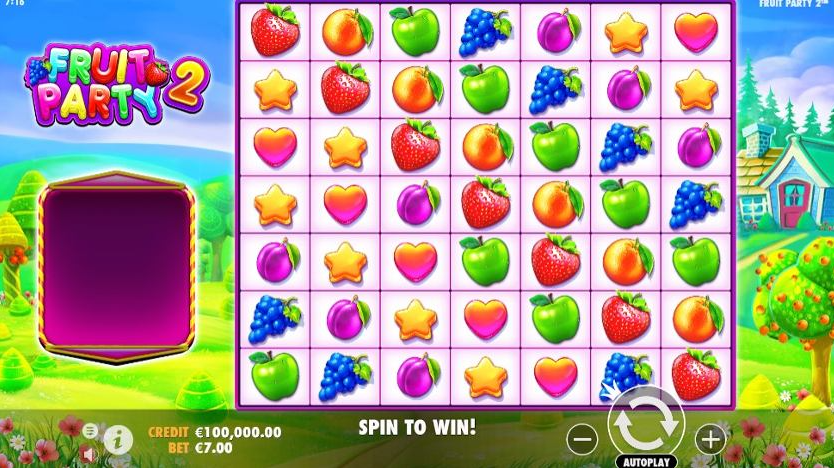Image resolution: width=834 pixels, height=468 pixels.
Task: Toggle sound with the speaker icon
Action: point(90,453)
